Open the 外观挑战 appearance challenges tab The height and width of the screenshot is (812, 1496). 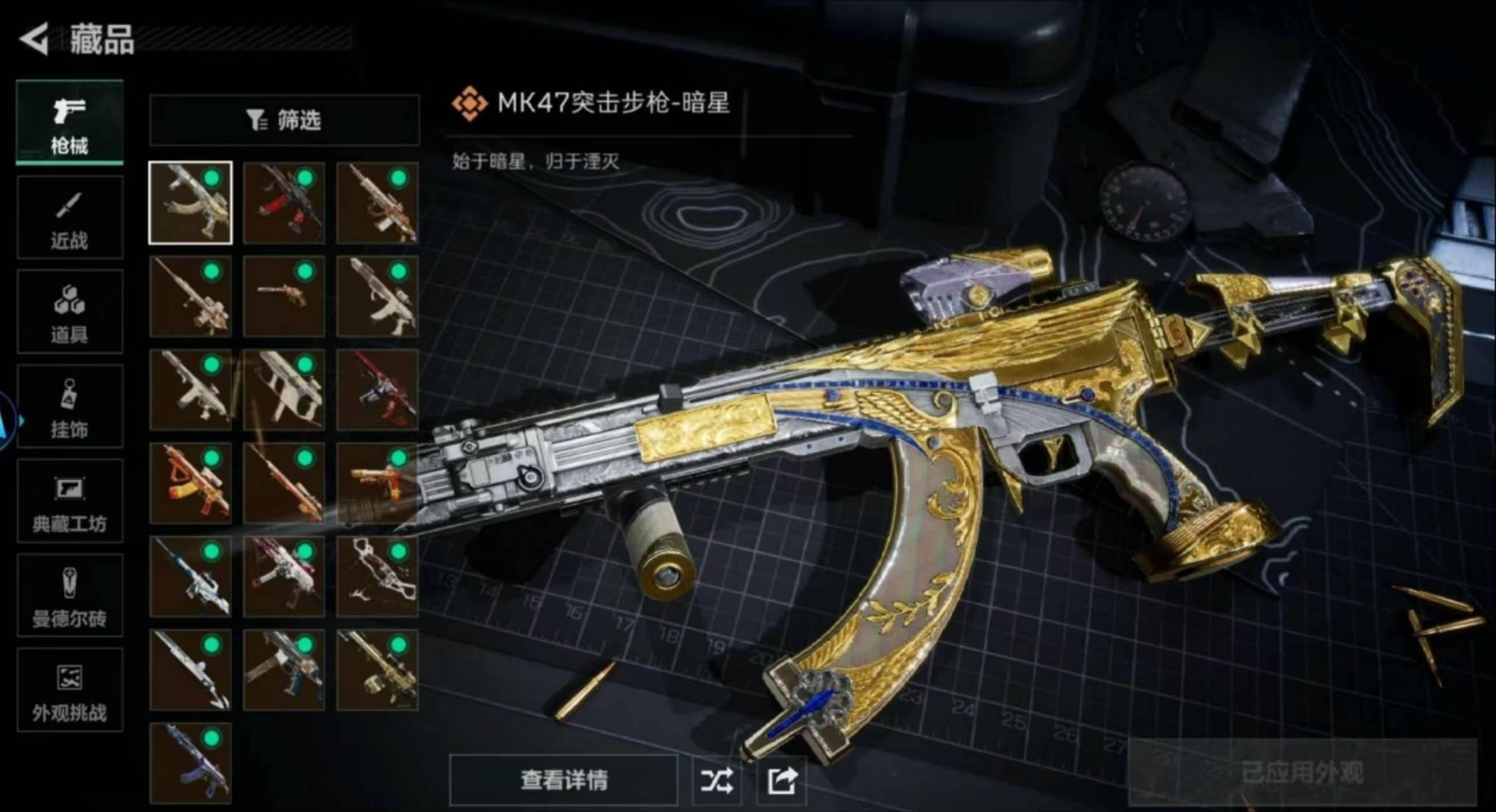tap(69, 690)
